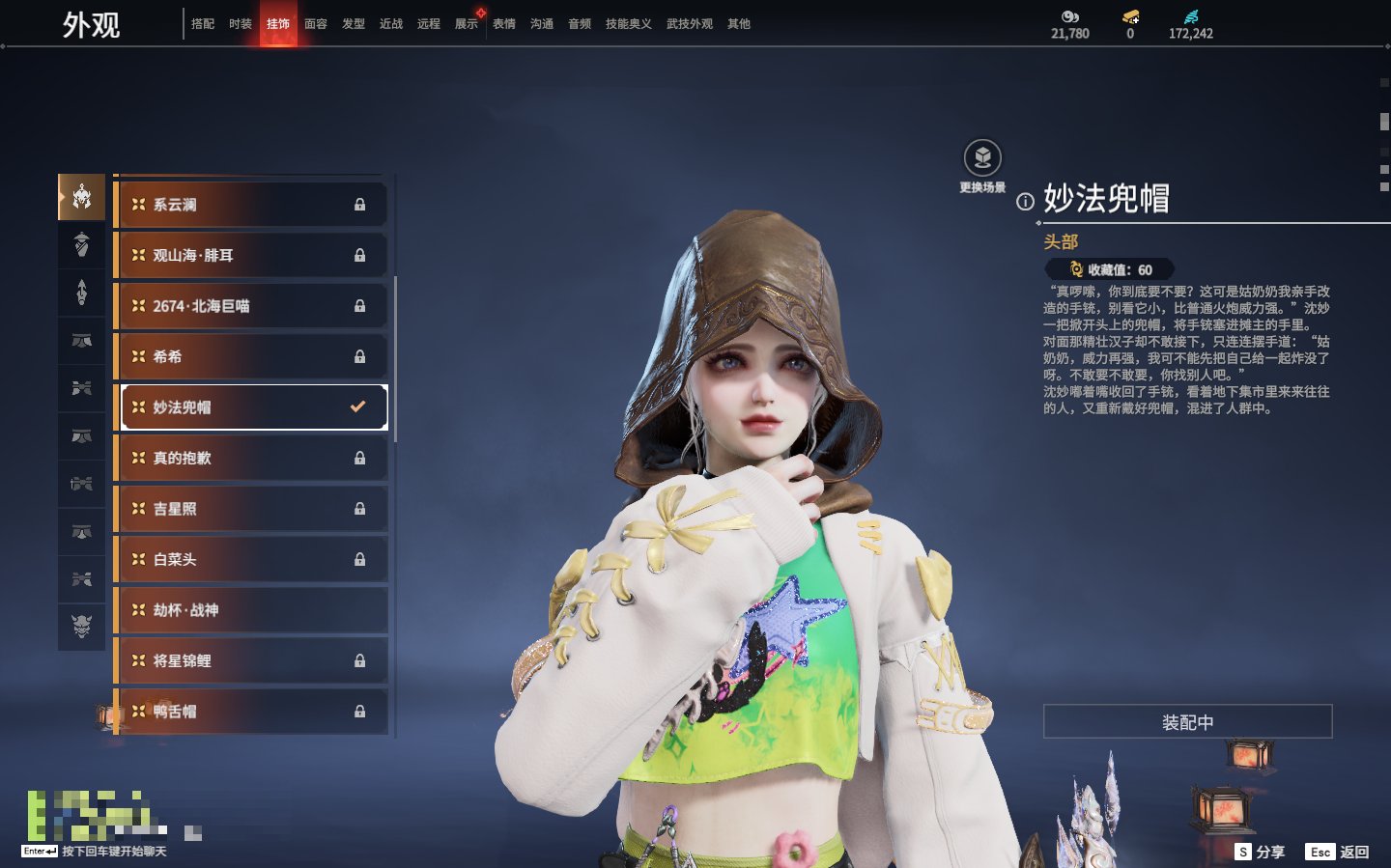Viewport: 1391px width, 868px height.
Task: Choose 观山海·腓耳 from the list
Action: pyautogui.click(x=251, y=256)
